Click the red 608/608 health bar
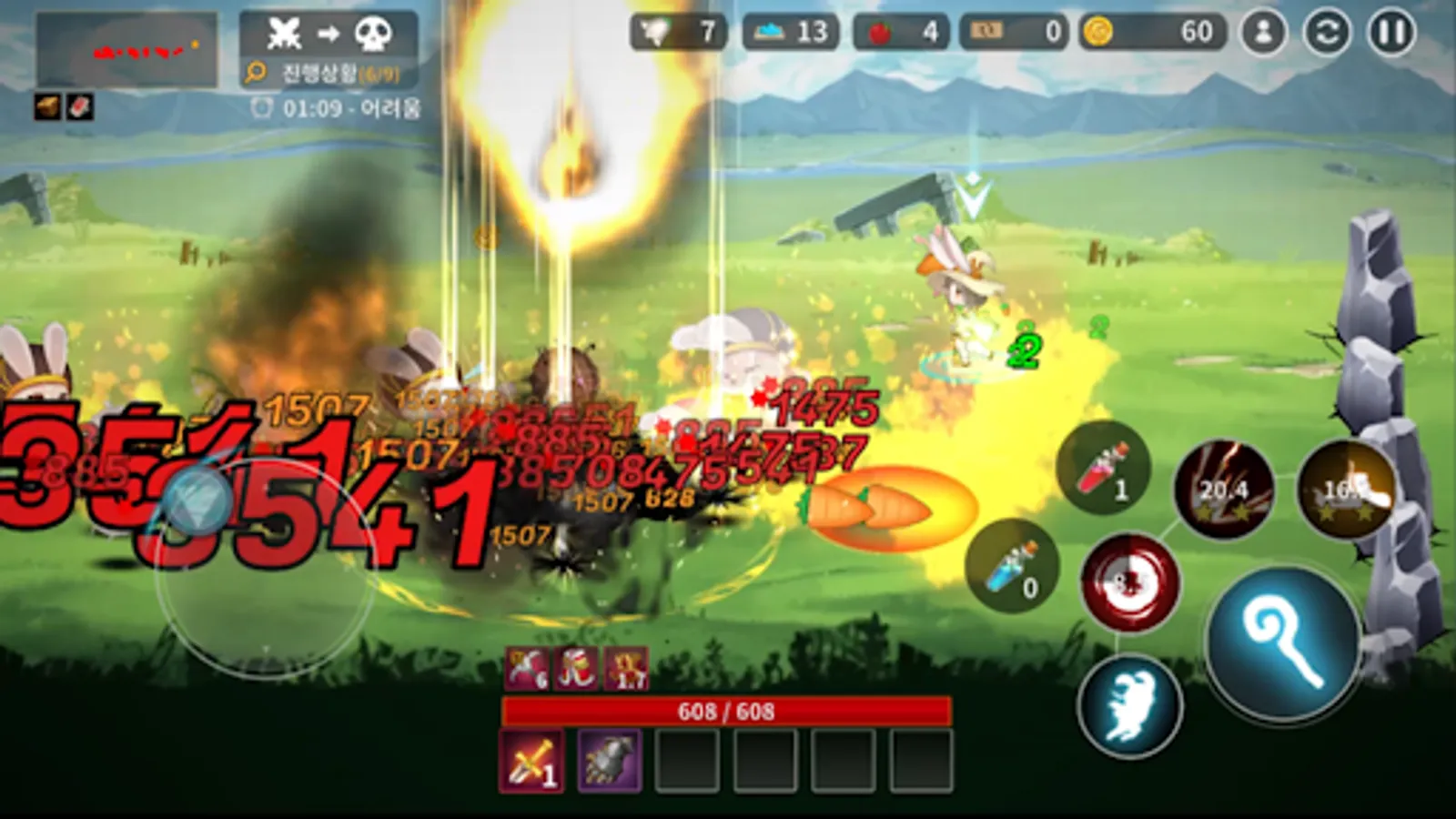Screen dimensions: 1456x819 point(728,712)
